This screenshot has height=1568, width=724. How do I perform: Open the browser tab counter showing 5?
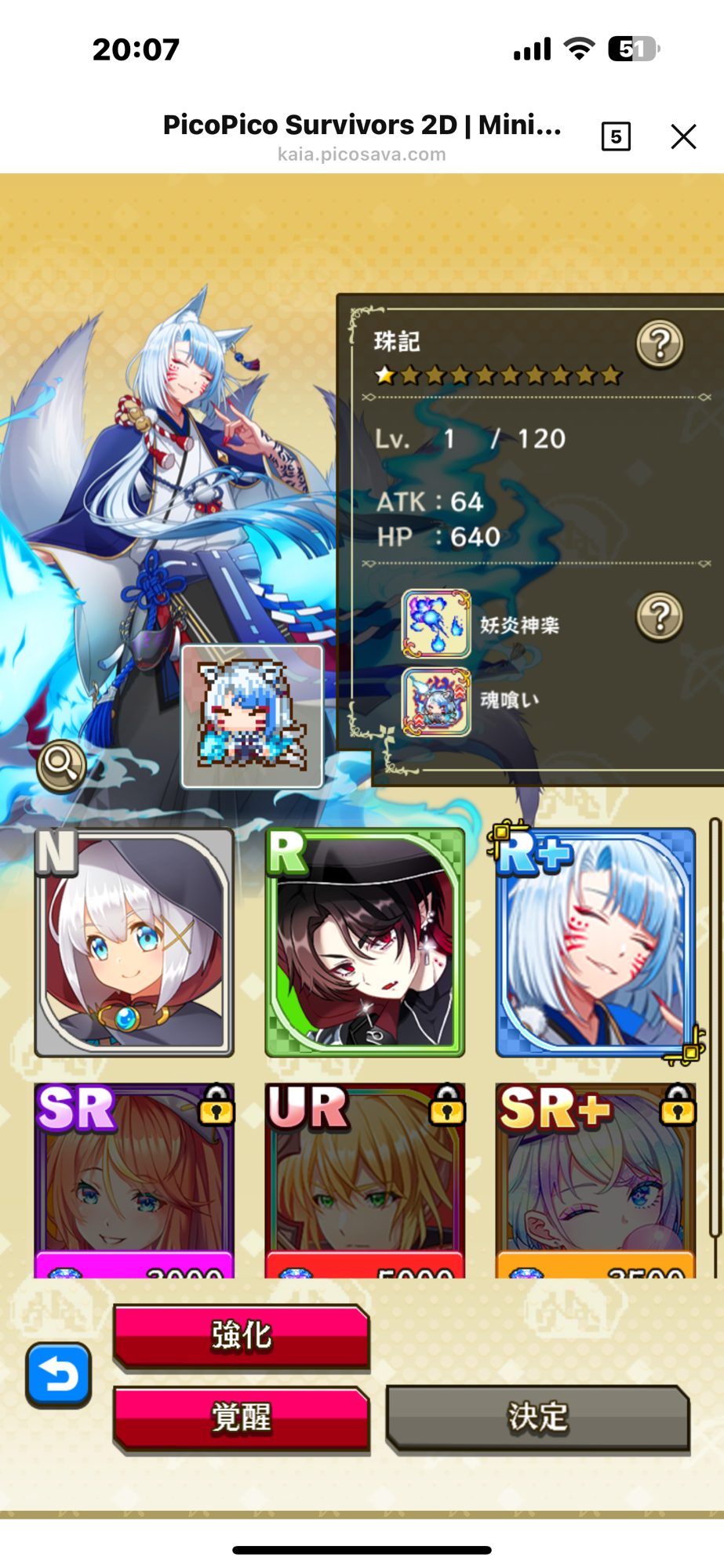point(616,136)
